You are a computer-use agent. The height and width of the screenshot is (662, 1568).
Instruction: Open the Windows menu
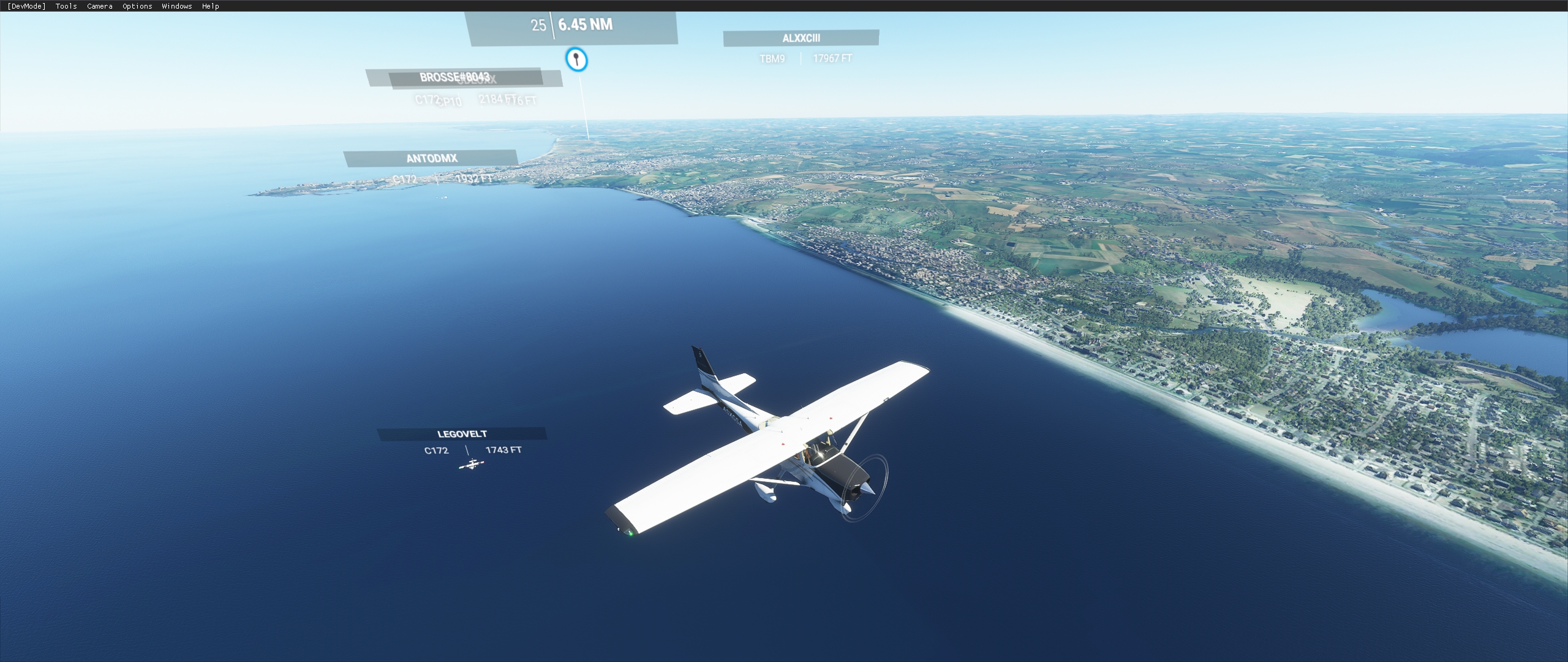coord(176,6)
